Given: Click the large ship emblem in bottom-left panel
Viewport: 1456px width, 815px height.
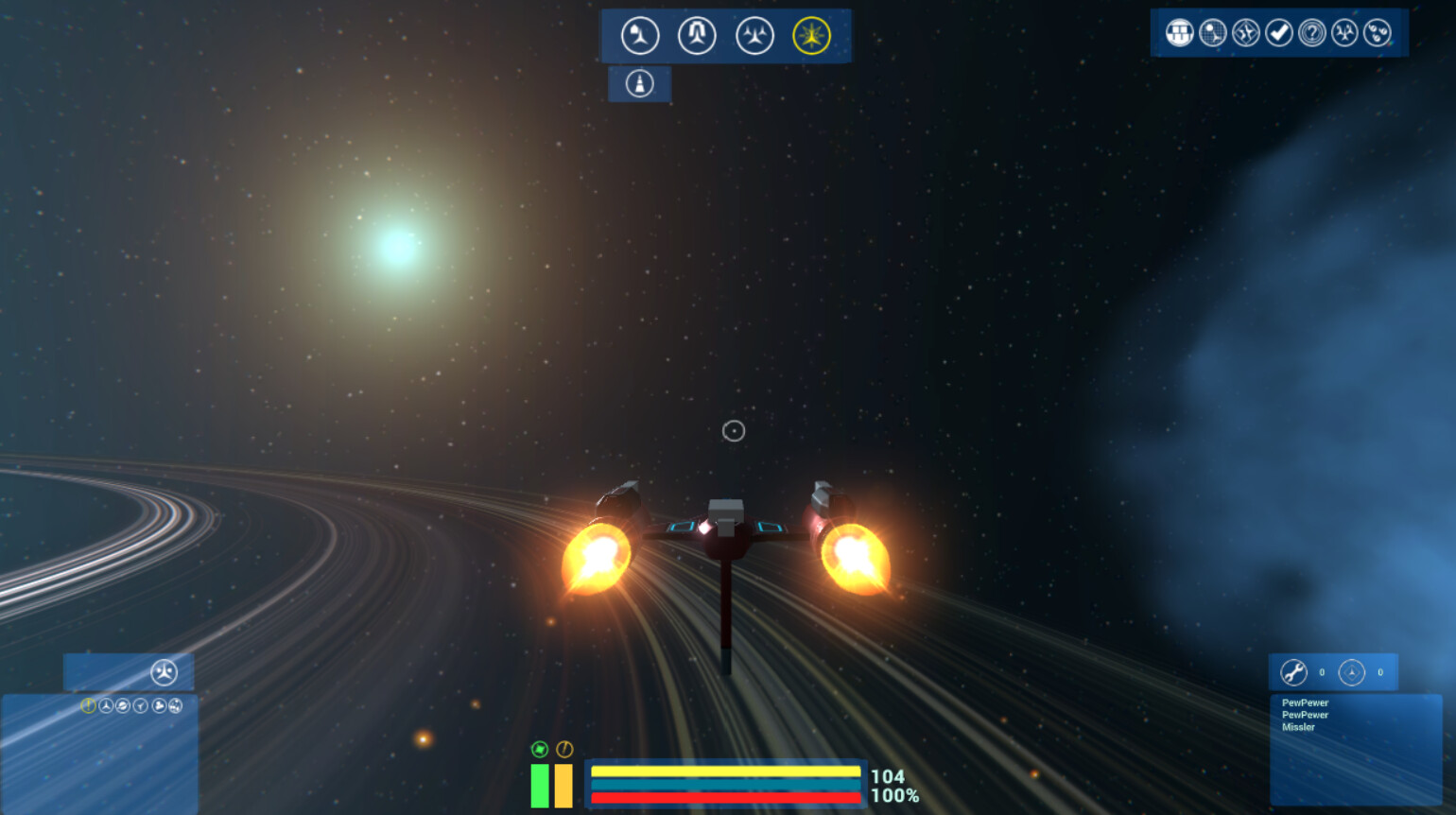Looking at the screenshot, I should [163, 672].
